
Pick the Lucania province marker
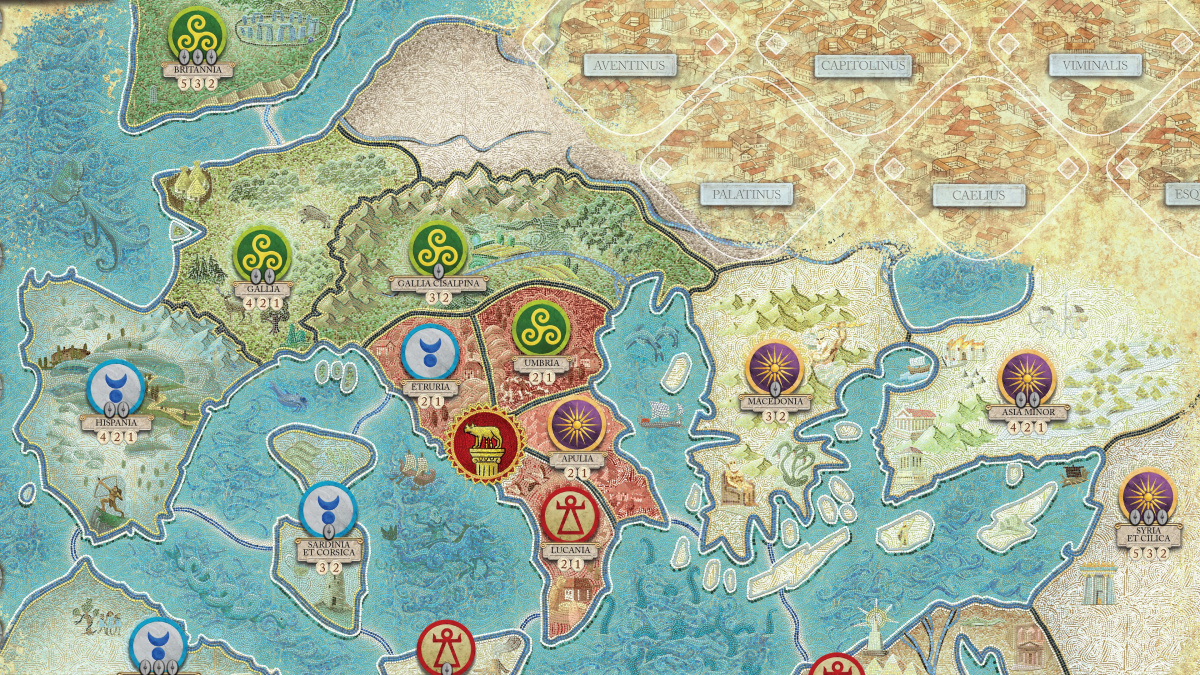[x=570, y=515]
